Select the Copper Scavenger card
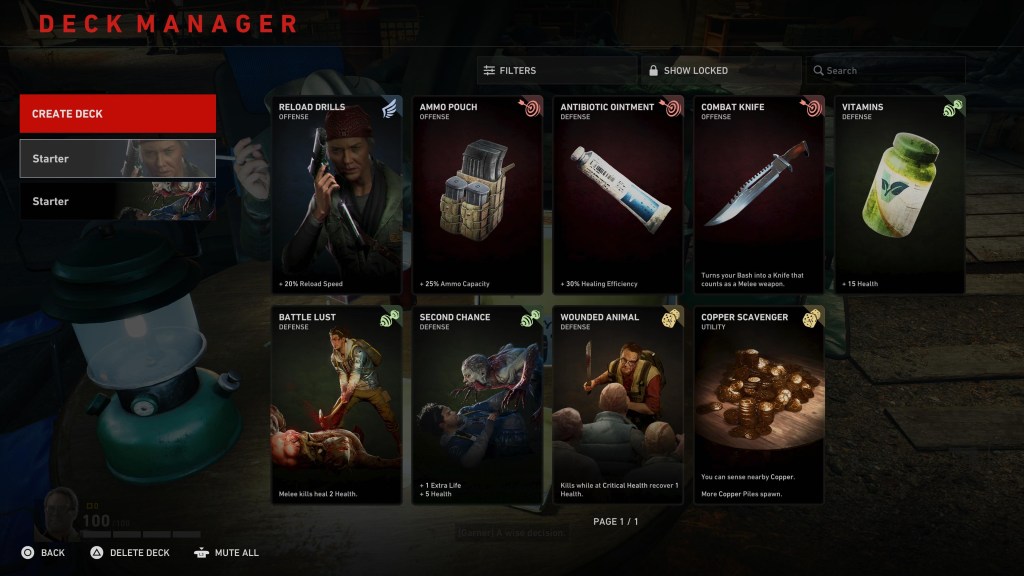The image size is (1024, 576). [760, 405]
